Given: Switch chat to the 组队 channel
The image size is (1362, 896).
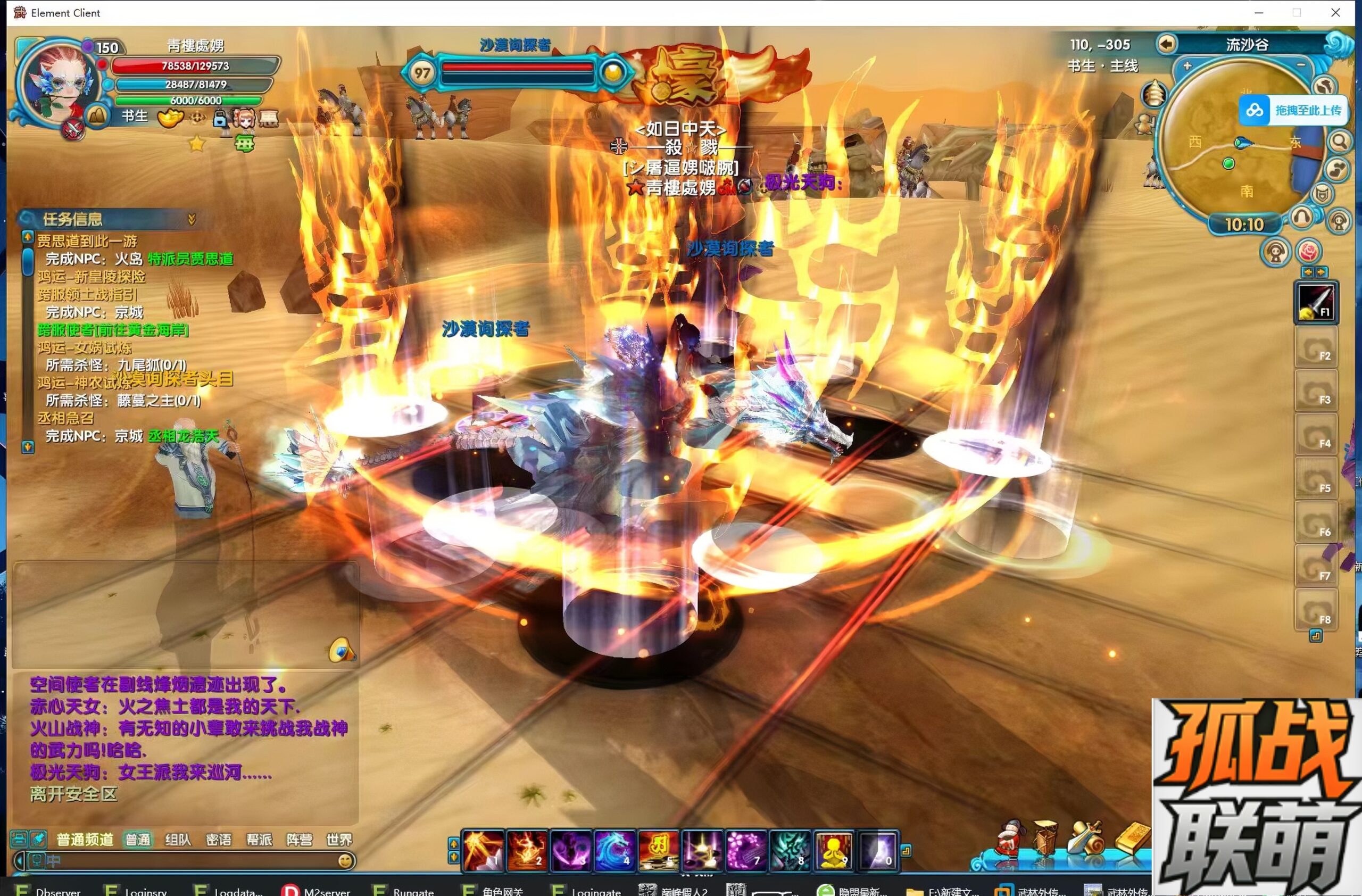Looking at the screenshot, I should pyautogui.click(x=177, y=840).
